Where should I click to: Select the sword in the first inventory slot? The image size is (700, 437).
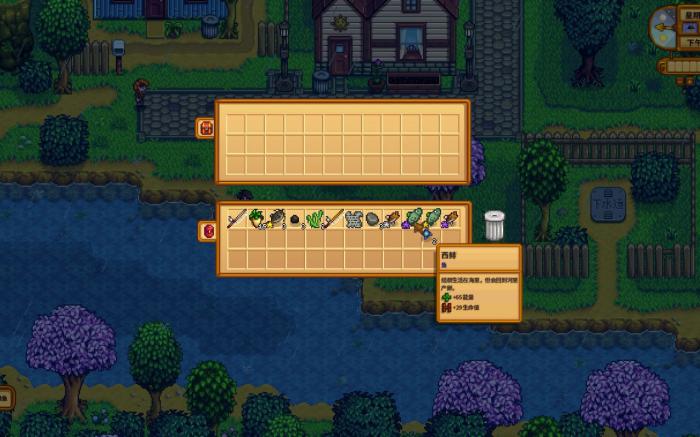pos(236,218)
